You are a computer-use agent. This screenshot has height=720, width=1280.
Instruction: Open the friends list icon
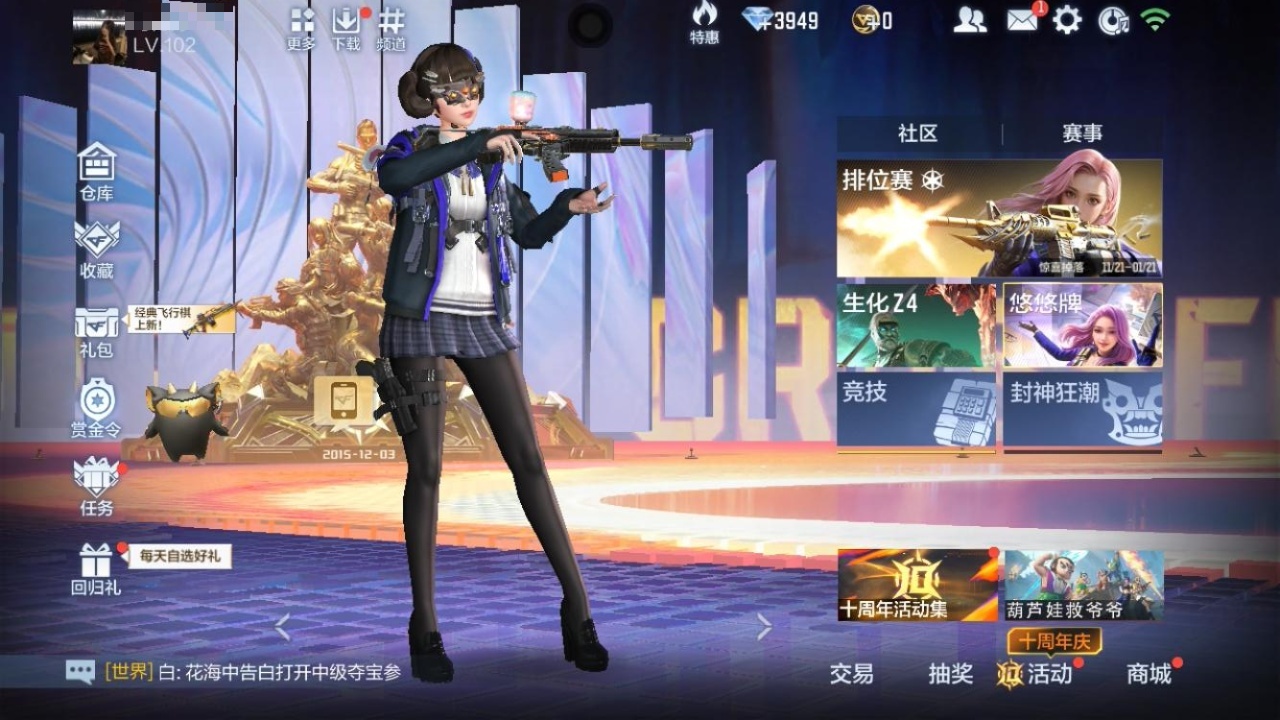point(969,20)
